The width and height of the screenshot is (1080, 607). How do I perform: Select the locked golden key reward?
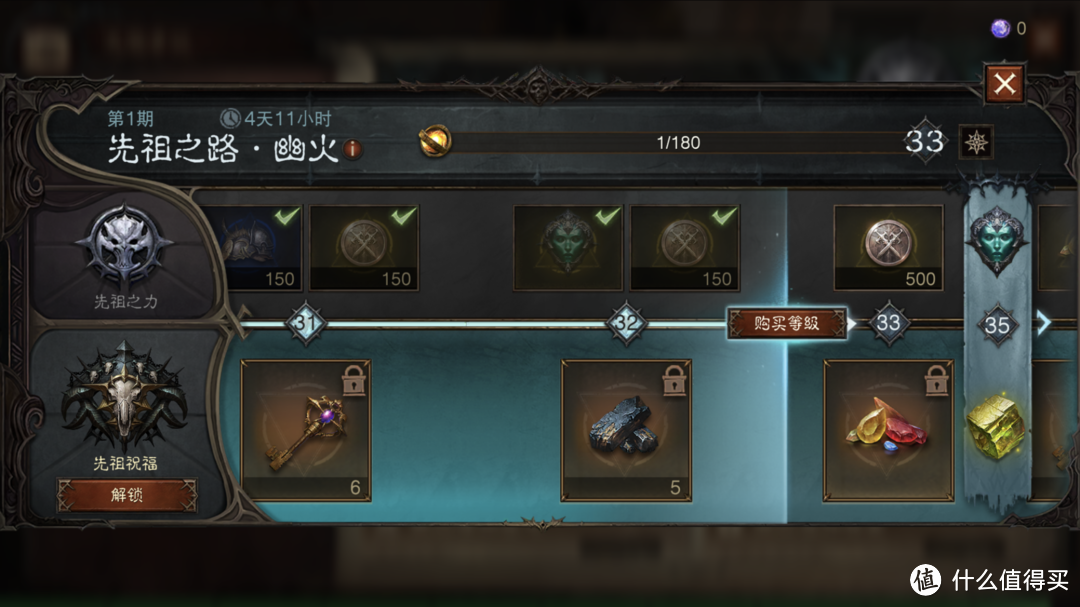306,430
